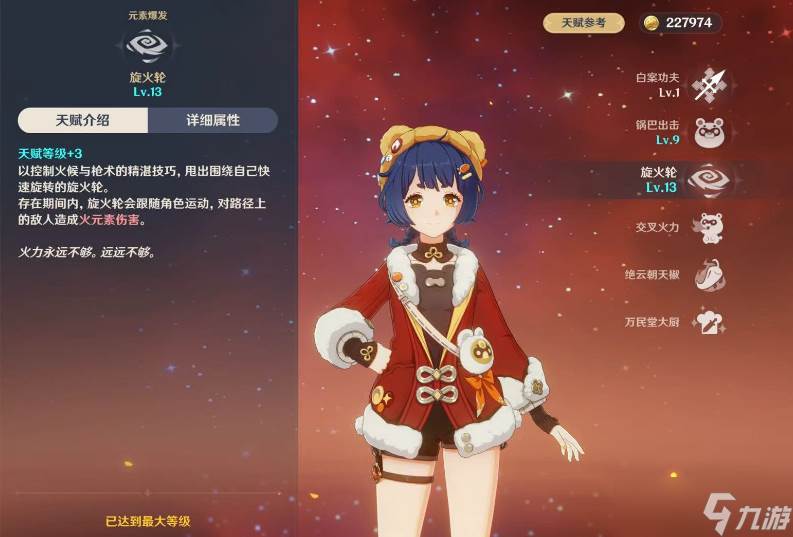793x537 pixels.
Task: Open the 详细属性 tab
Action: 213,121
